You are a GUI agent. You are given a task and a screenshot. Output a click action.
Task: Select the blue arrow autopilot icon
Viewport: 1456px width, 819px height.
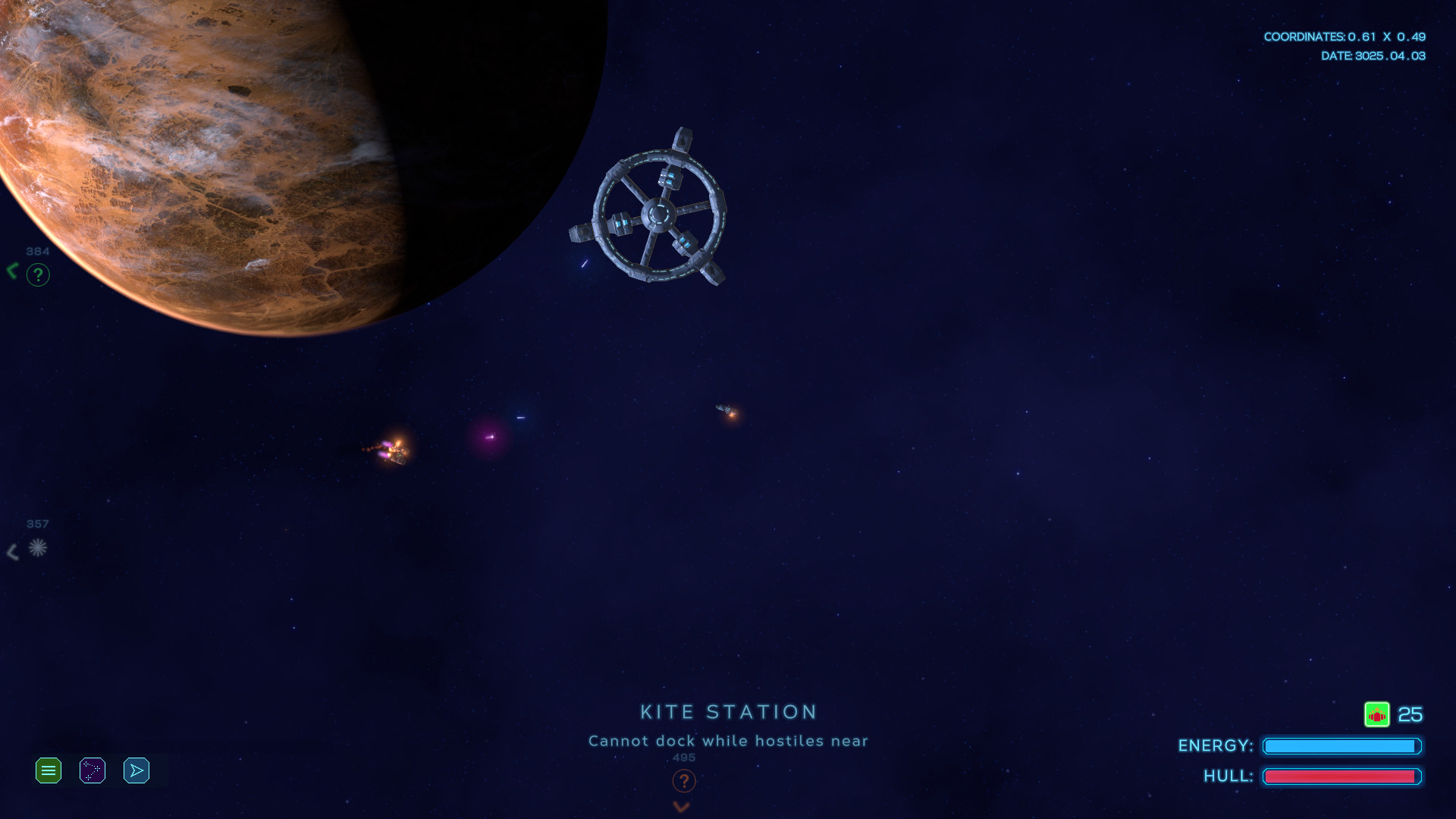(136, 770)
